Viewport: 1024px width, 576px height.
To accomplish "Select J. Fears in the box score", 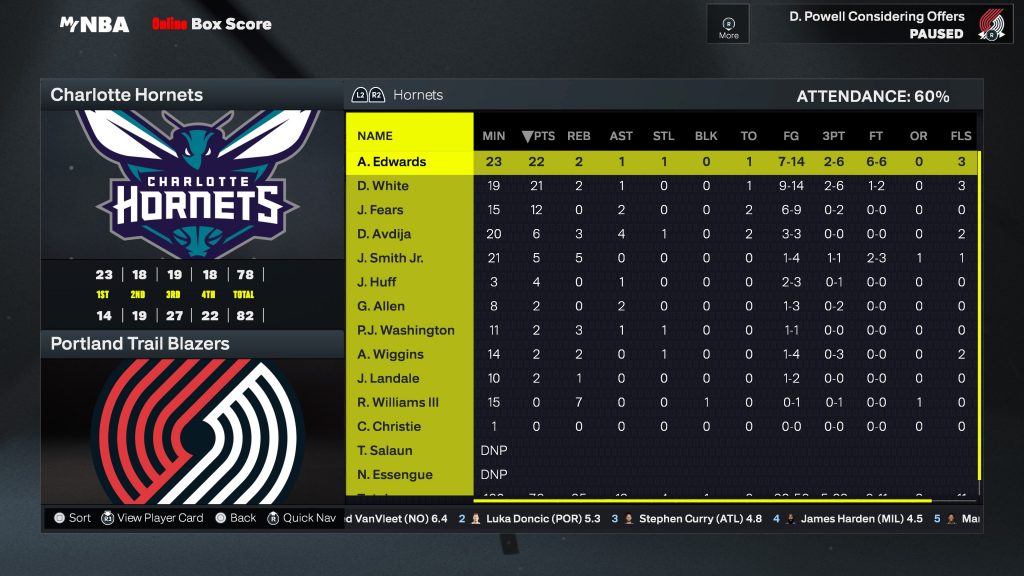I will [x=381, y=210].
